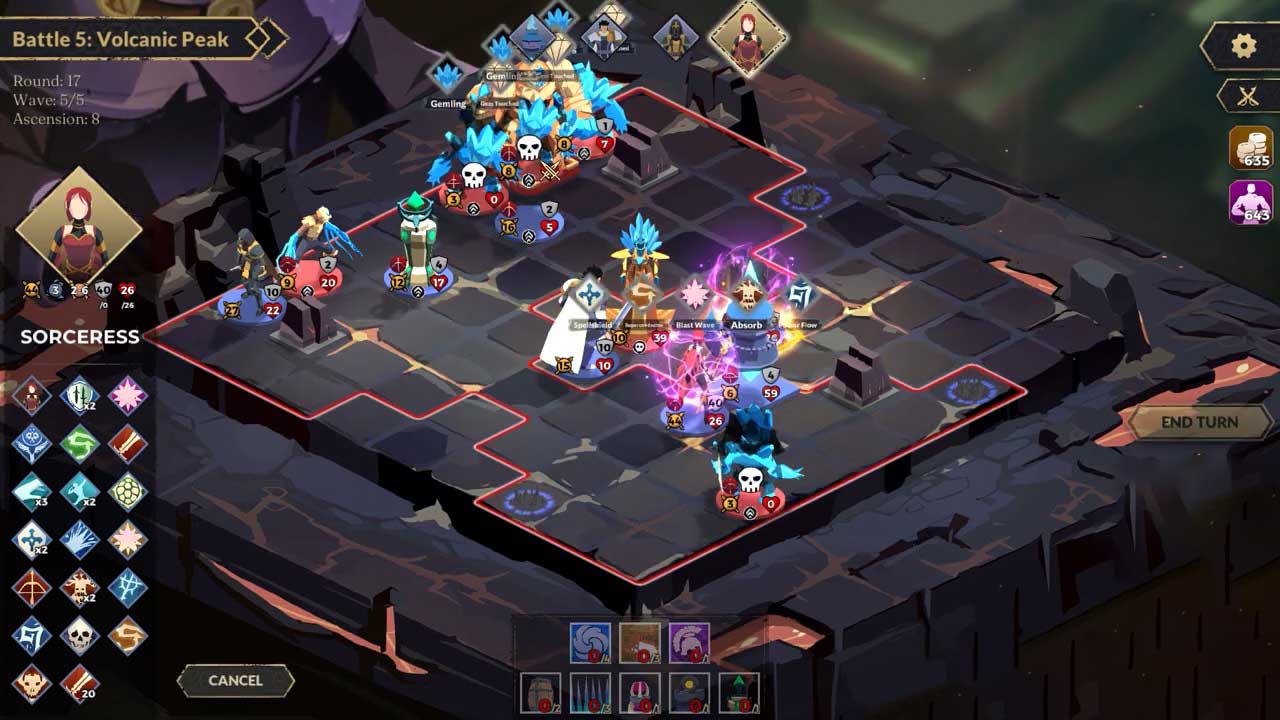Use the green crystal totem item
Viewport: 1280px width, 720px height.
click(x=738, y=692)
